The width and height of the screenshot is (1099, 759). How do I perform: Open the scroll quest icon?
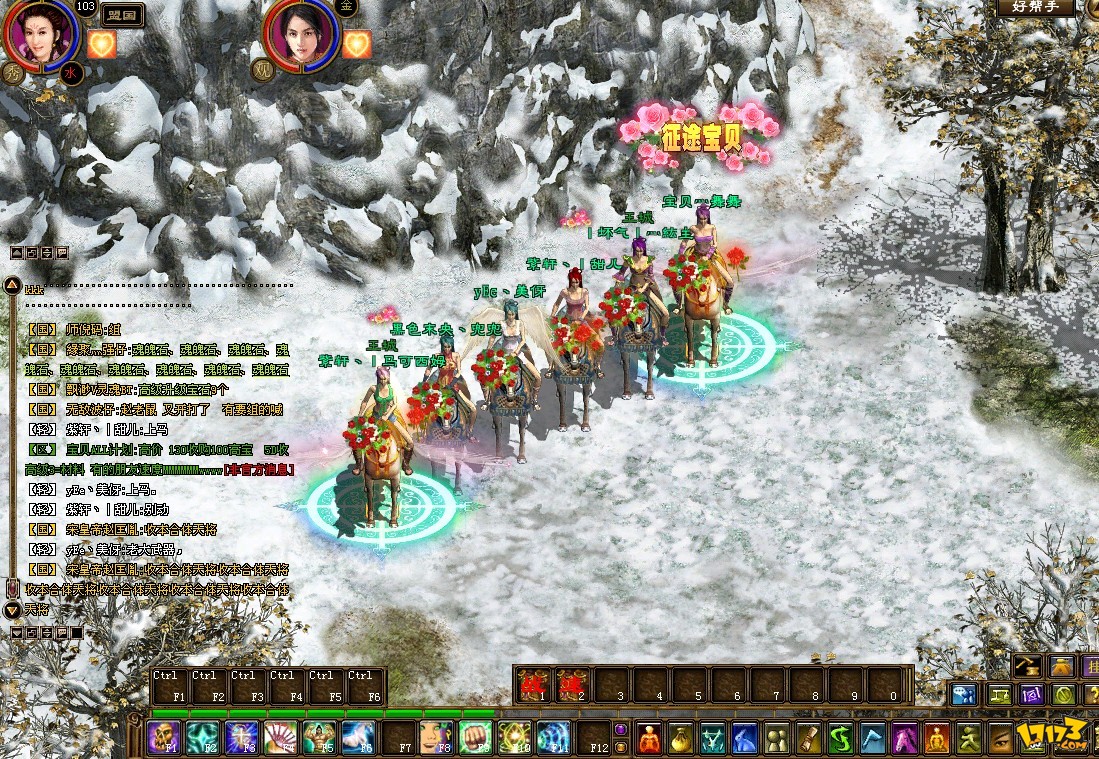pyautogui.click(x=810, y=738)
